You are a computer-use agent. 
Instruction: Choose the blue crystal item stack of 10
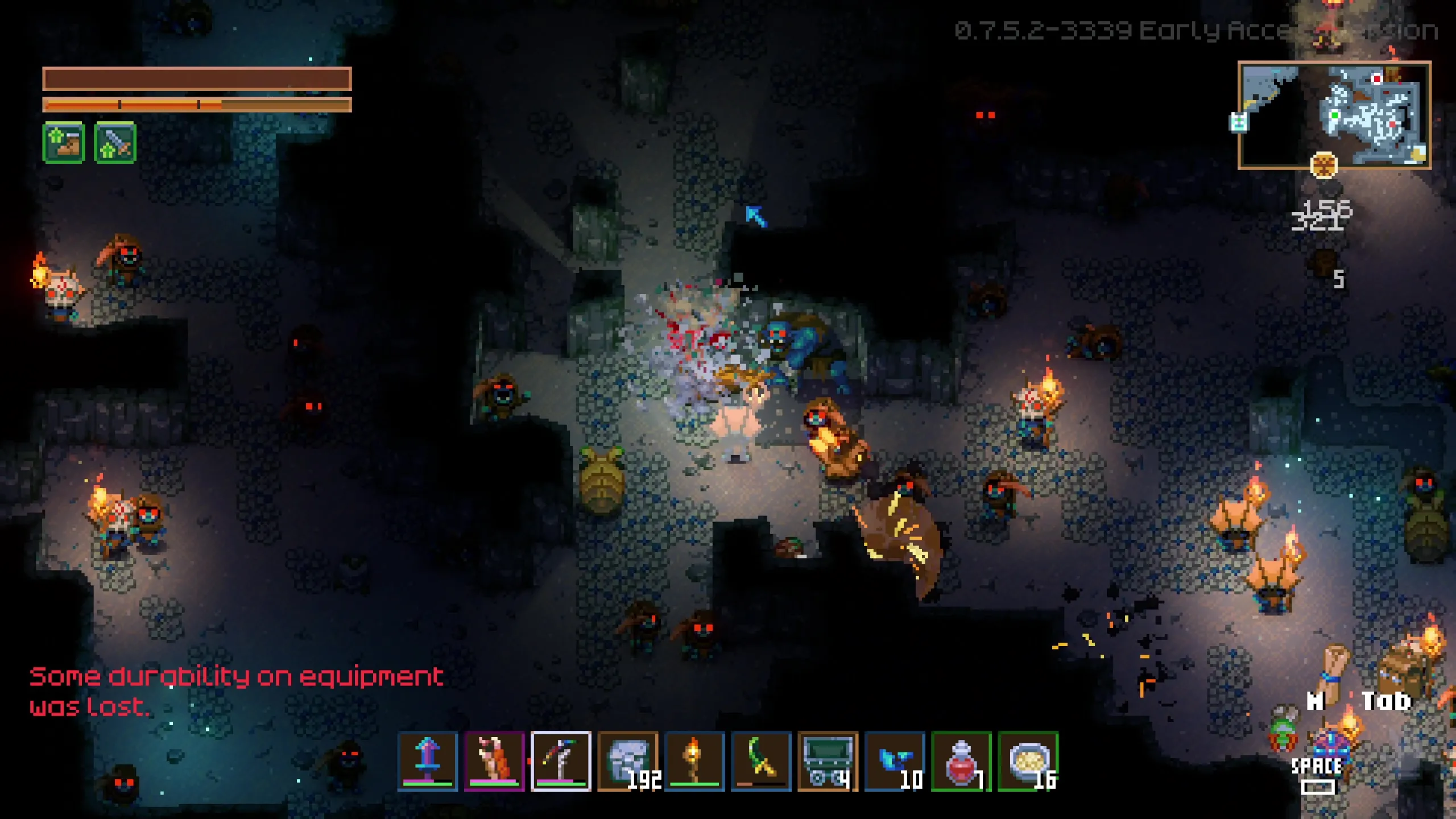[895, 761]
